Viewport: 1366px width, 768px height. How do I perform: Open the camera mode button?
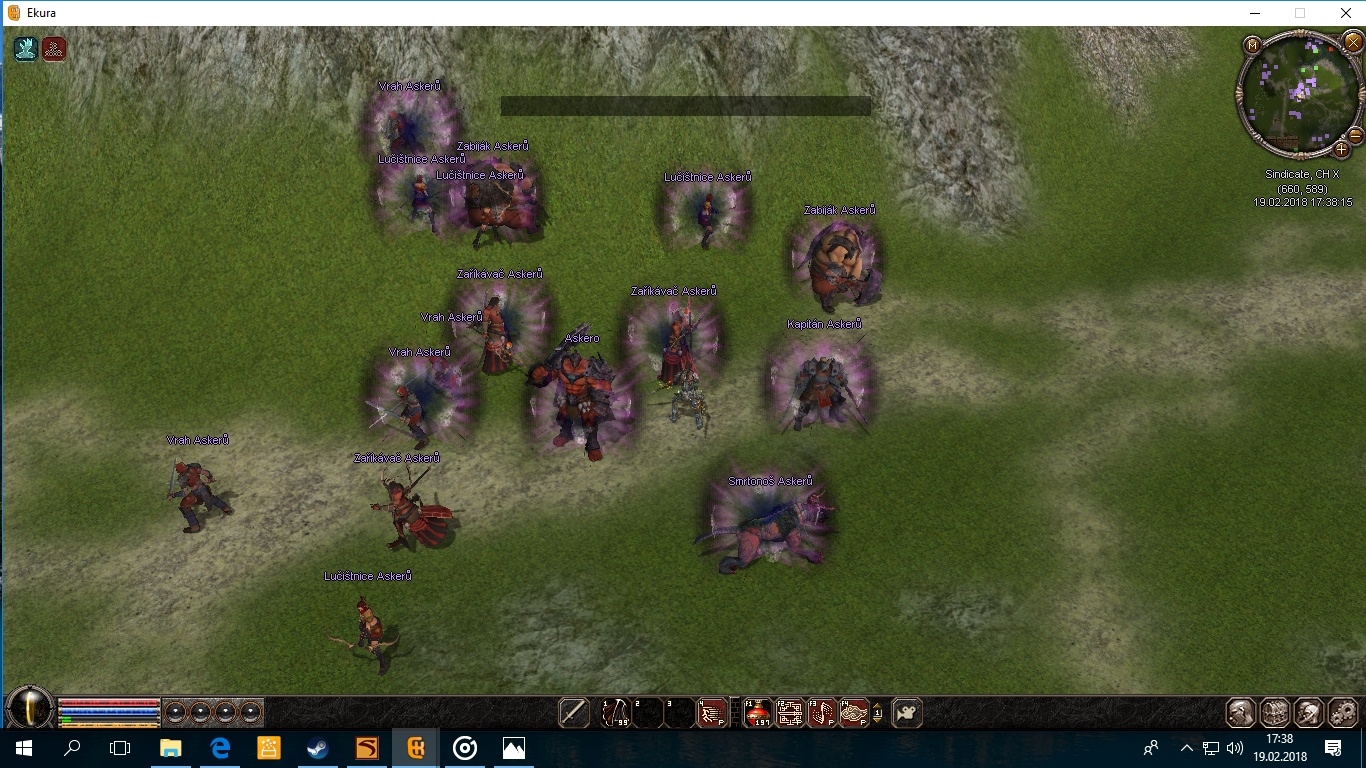click(x=907, y=713)
